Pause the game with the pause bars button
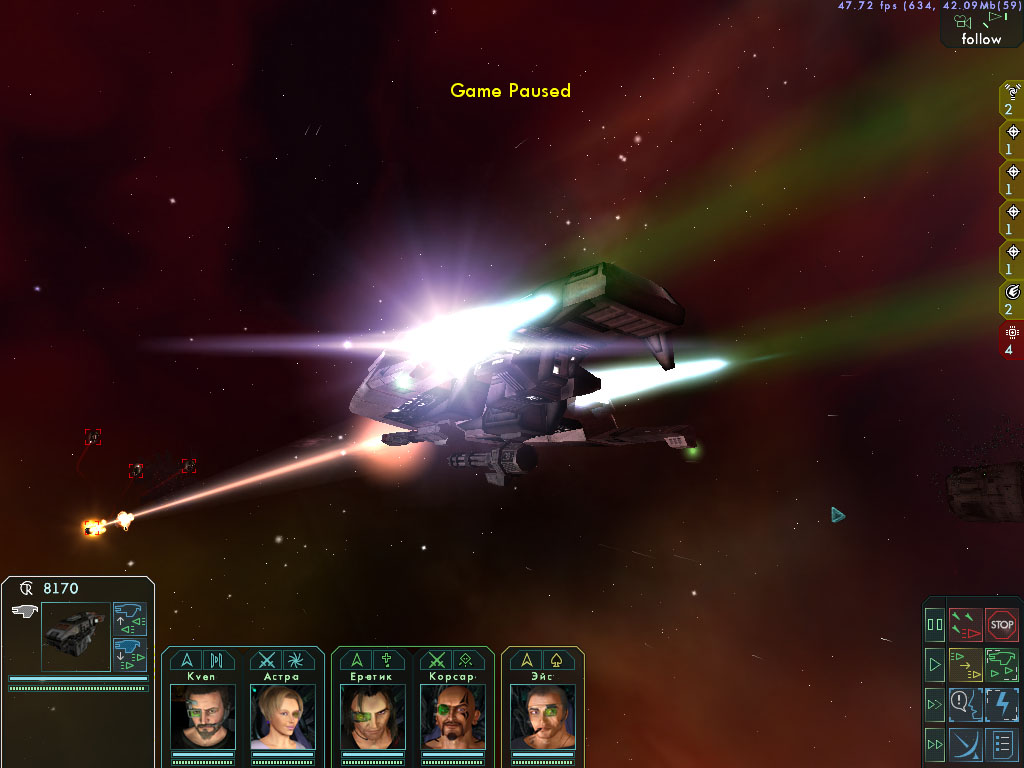Image resolution: width=1024 pixels, height=768 pixels. 935,626
